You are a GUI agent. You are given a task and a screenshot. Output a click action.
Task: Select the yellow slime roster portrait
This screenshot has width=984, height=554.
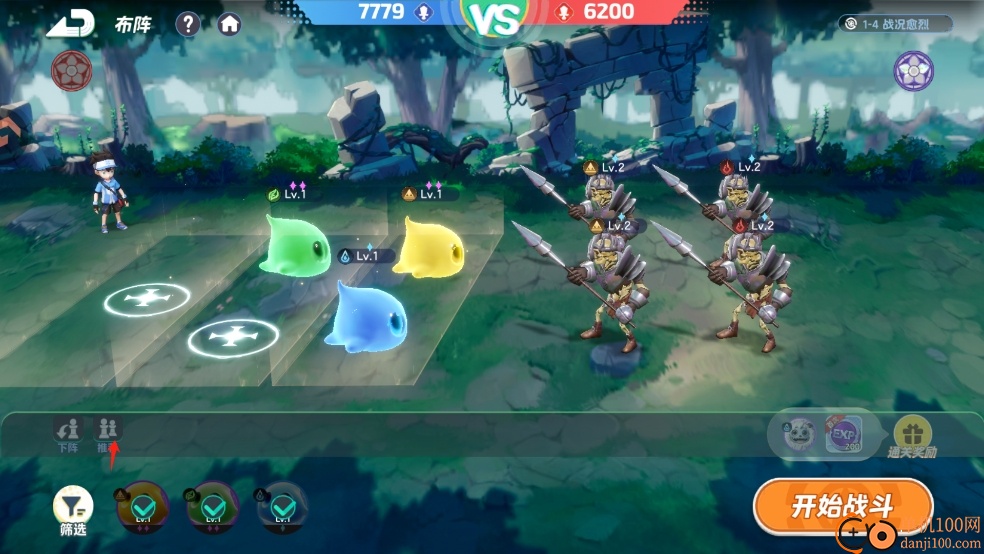(142, 506)
